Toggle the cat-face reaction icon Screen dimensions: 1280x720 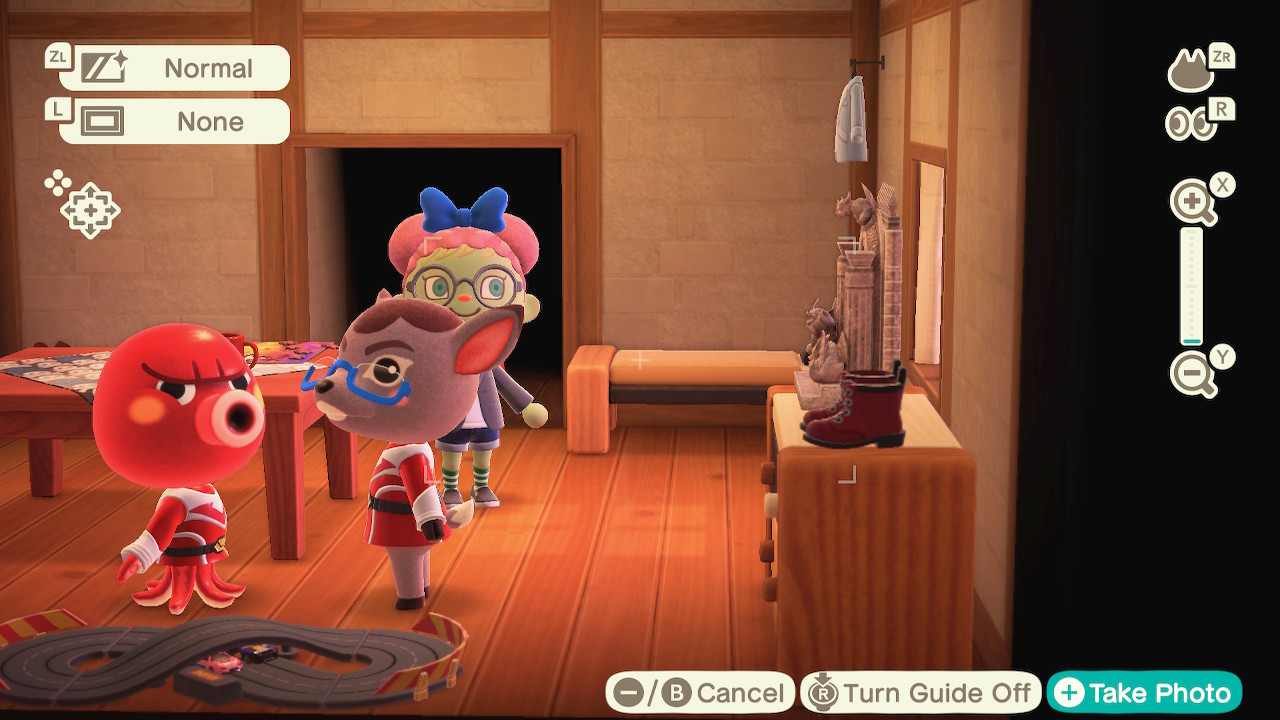[x=1191, y=71]
